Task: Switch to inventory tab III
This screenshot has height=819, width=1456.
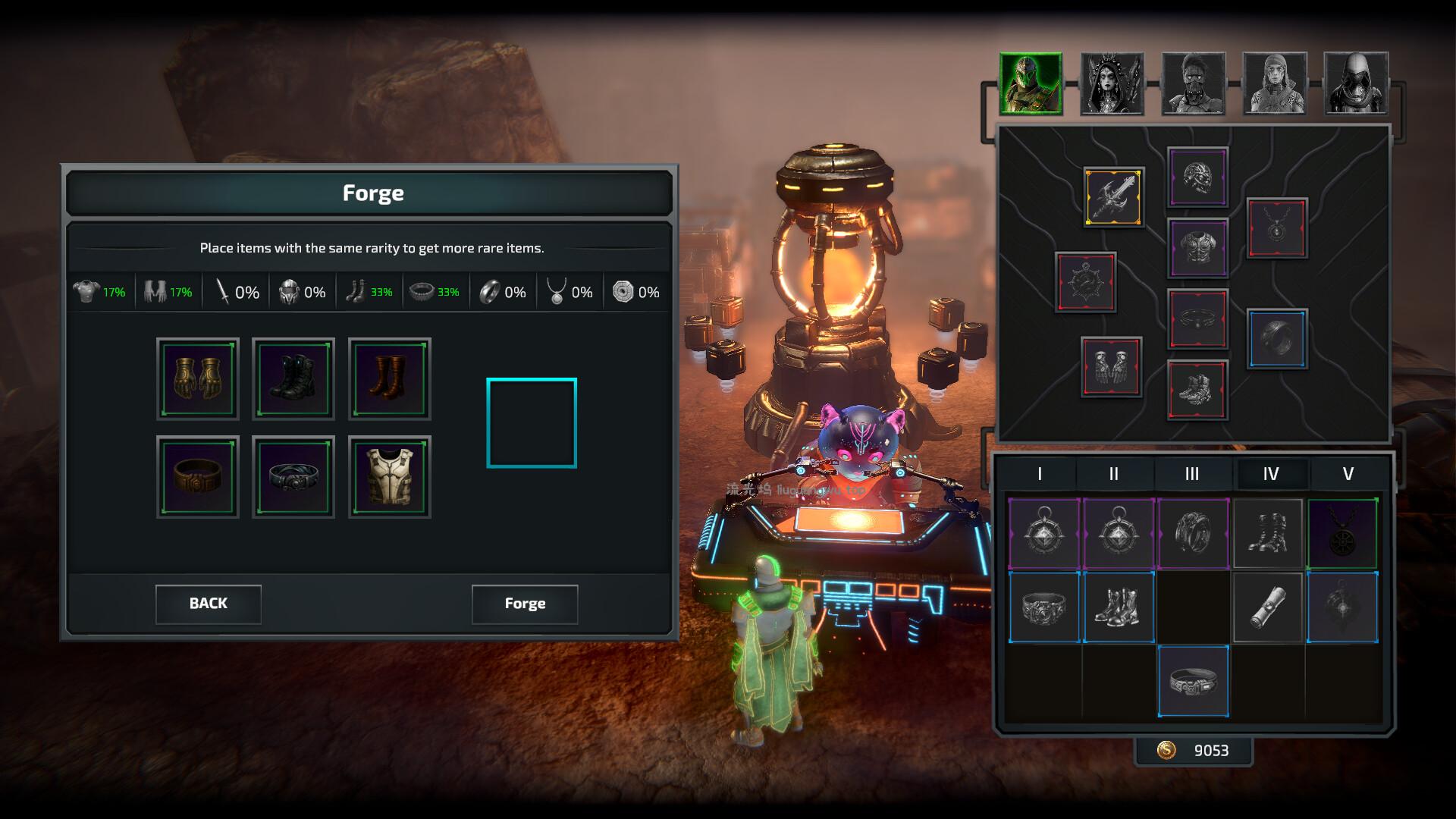Action: click(x=1192, y=474)
